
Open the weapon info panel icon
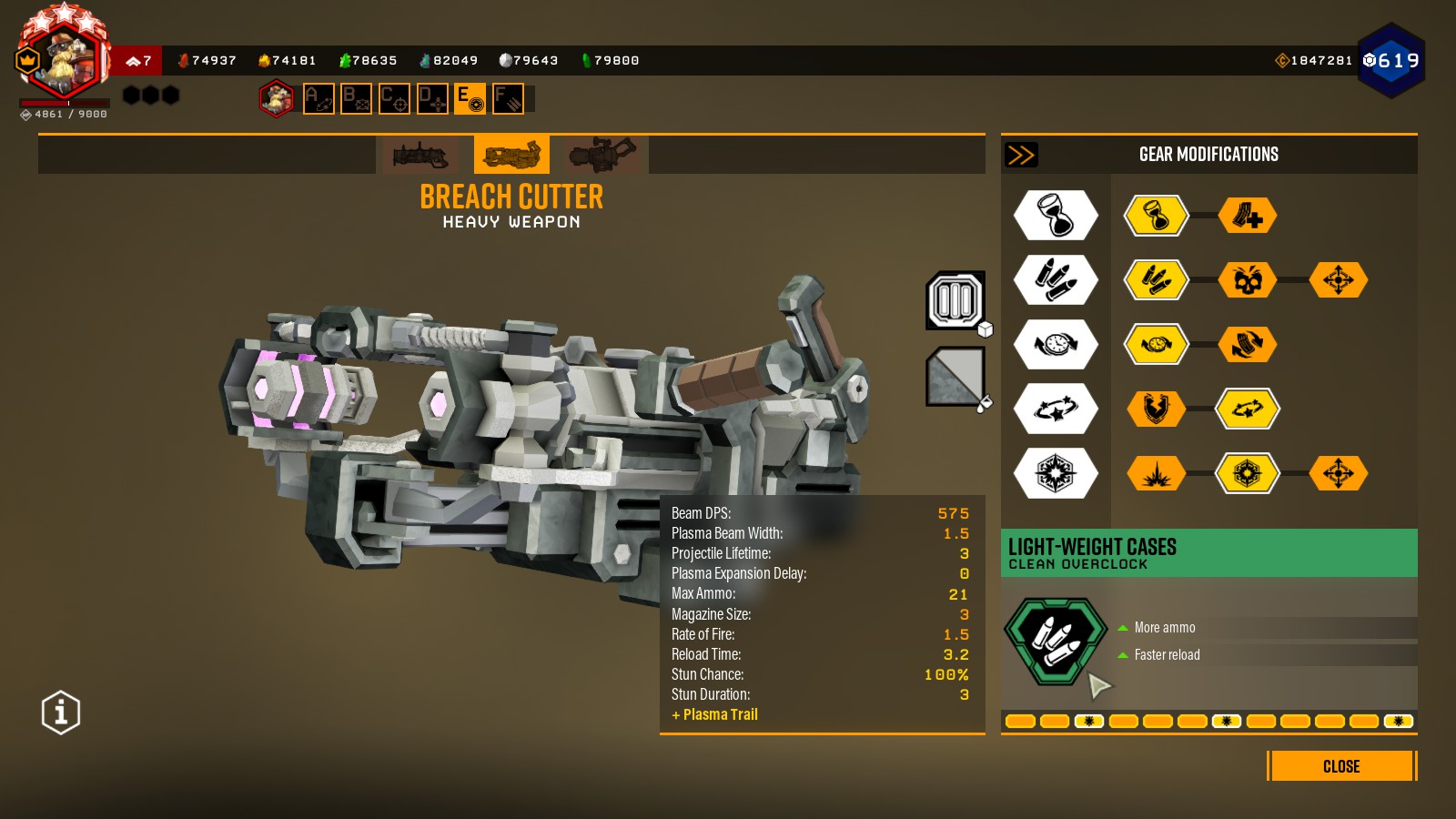(x=61, y=713)
